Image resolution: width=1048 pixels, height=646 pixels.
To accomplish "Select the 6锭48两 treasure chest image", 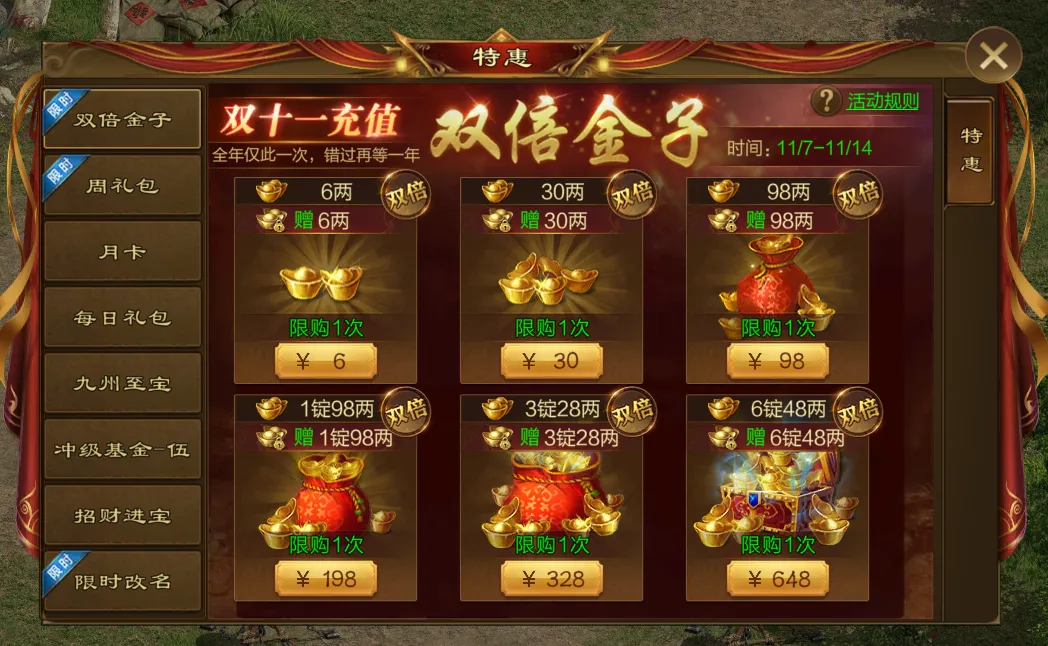I will pos(778,497).
